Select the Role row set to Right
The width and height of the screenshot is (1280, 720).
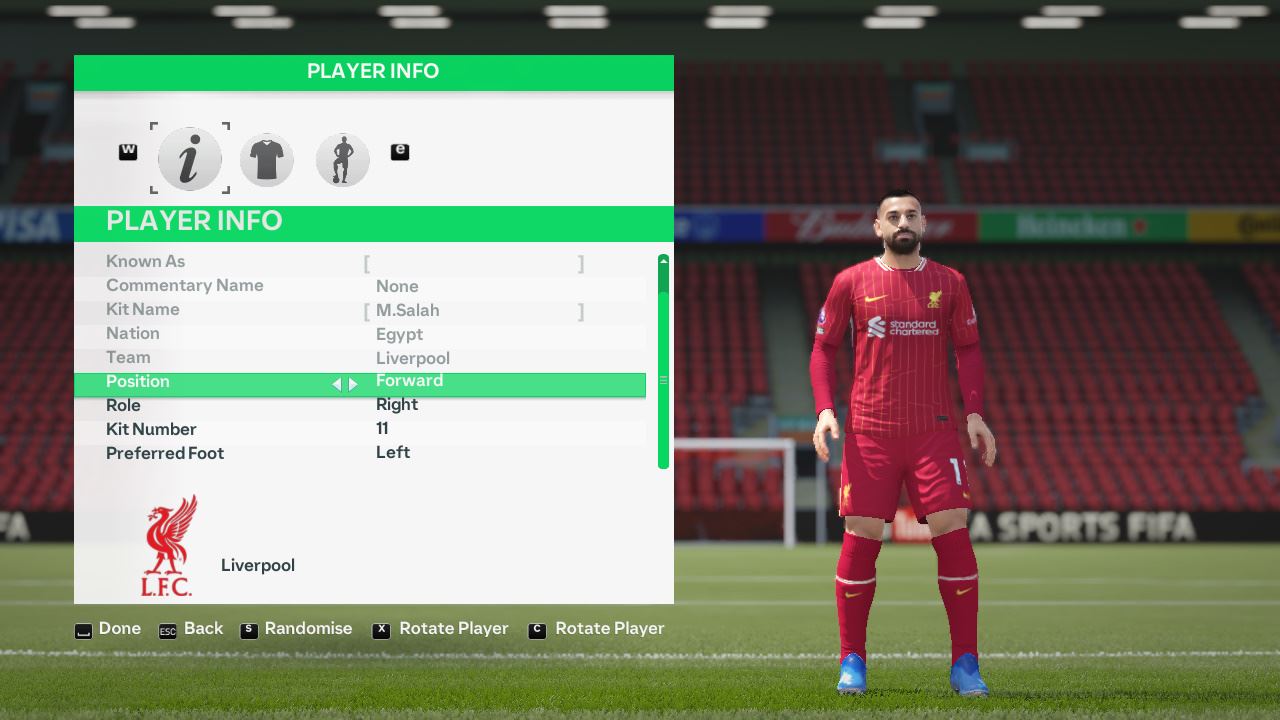360,405
